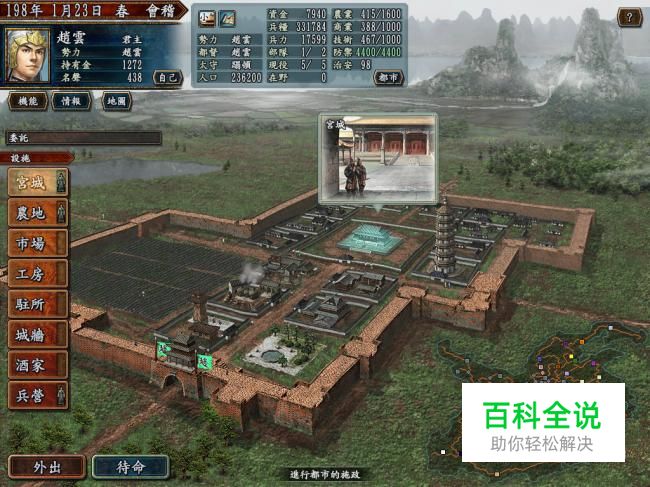This screenshot has height=487, width=650.
Task: Show the 情報 information panel
Action: pyautogui.click(x=70, y=101)
